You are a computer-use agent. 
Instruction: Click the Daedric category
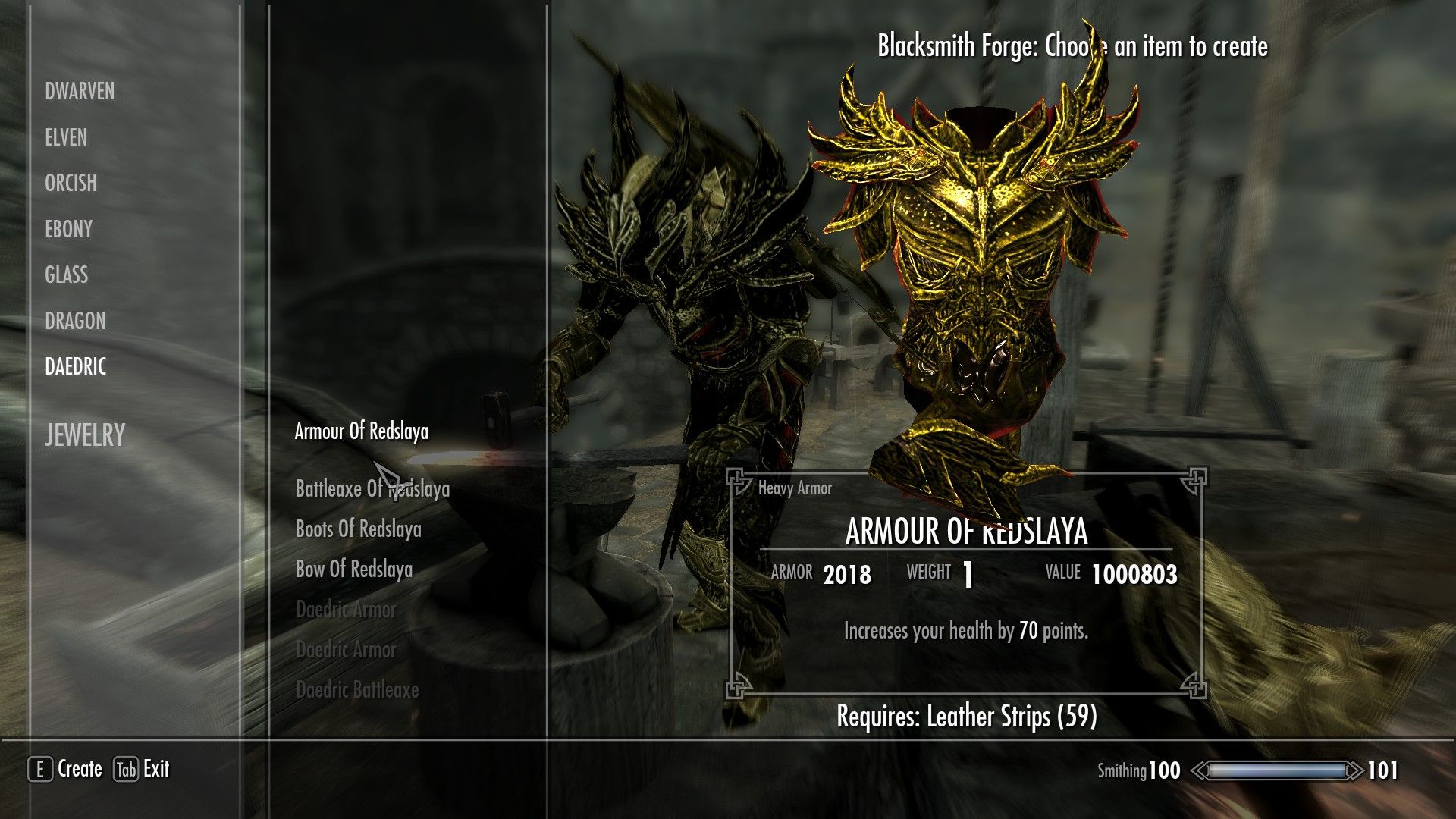tap(75, 367)
